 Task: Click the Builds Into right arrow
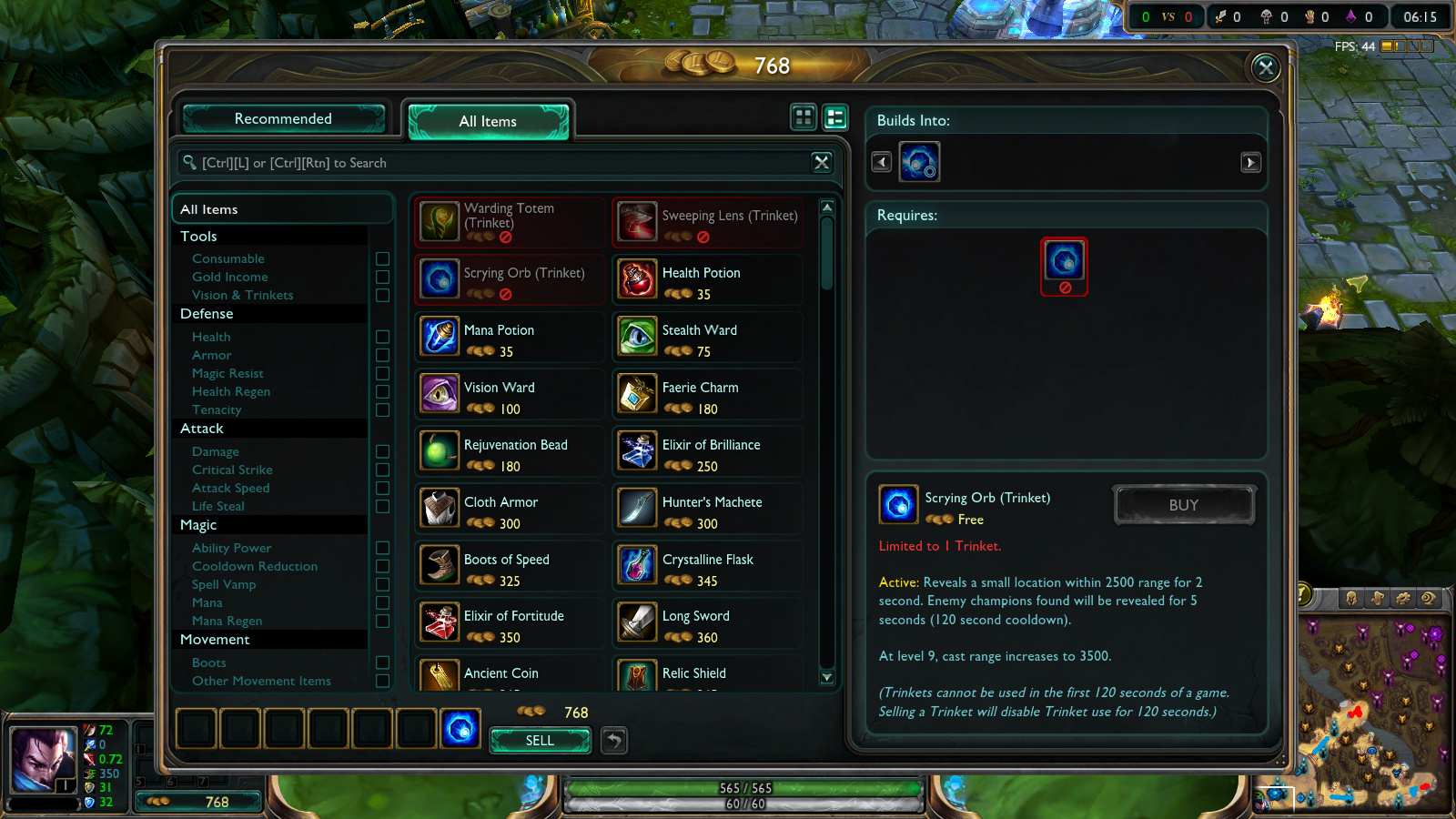point(1251,161)
